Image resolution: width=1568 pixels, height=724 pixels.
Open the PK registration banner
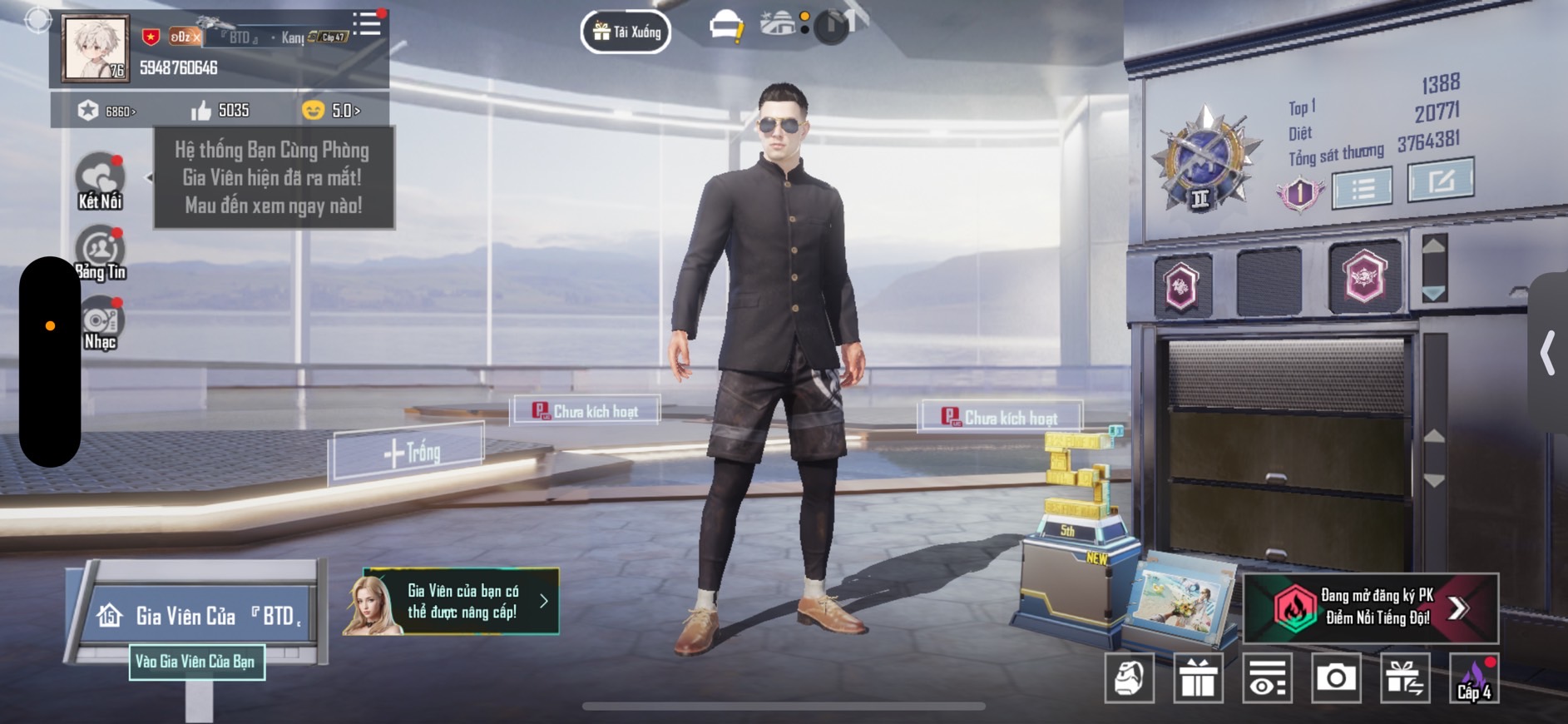[1371, 607]
